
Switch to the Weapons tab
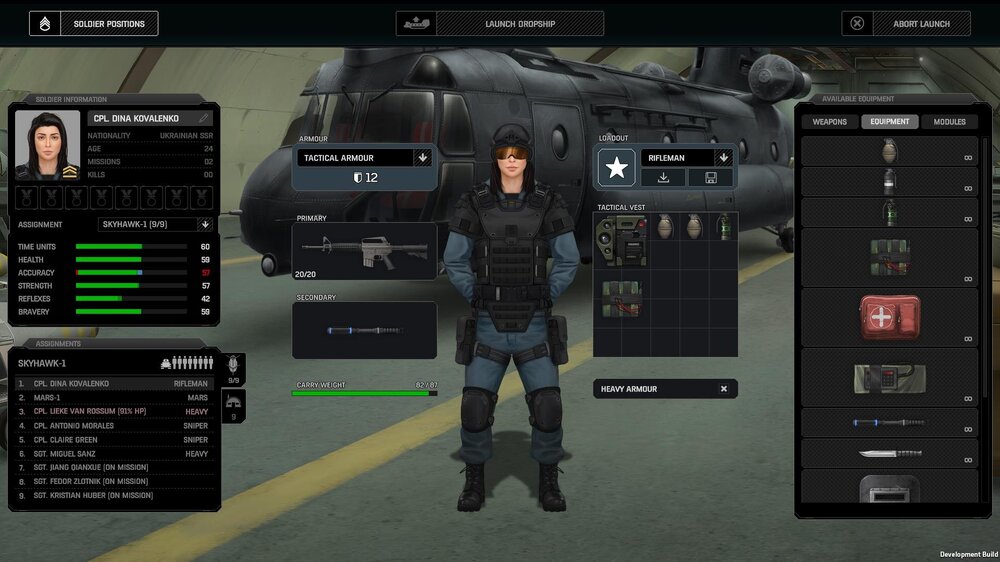[x=829, y=122]
